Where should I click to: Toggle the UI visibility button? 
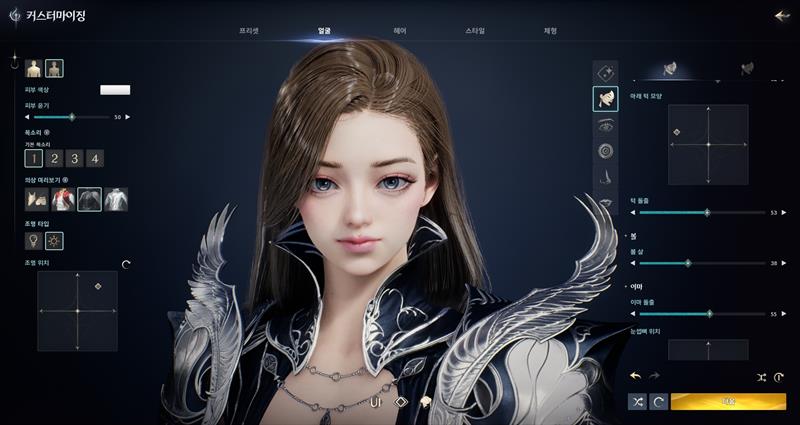point(377,401)
